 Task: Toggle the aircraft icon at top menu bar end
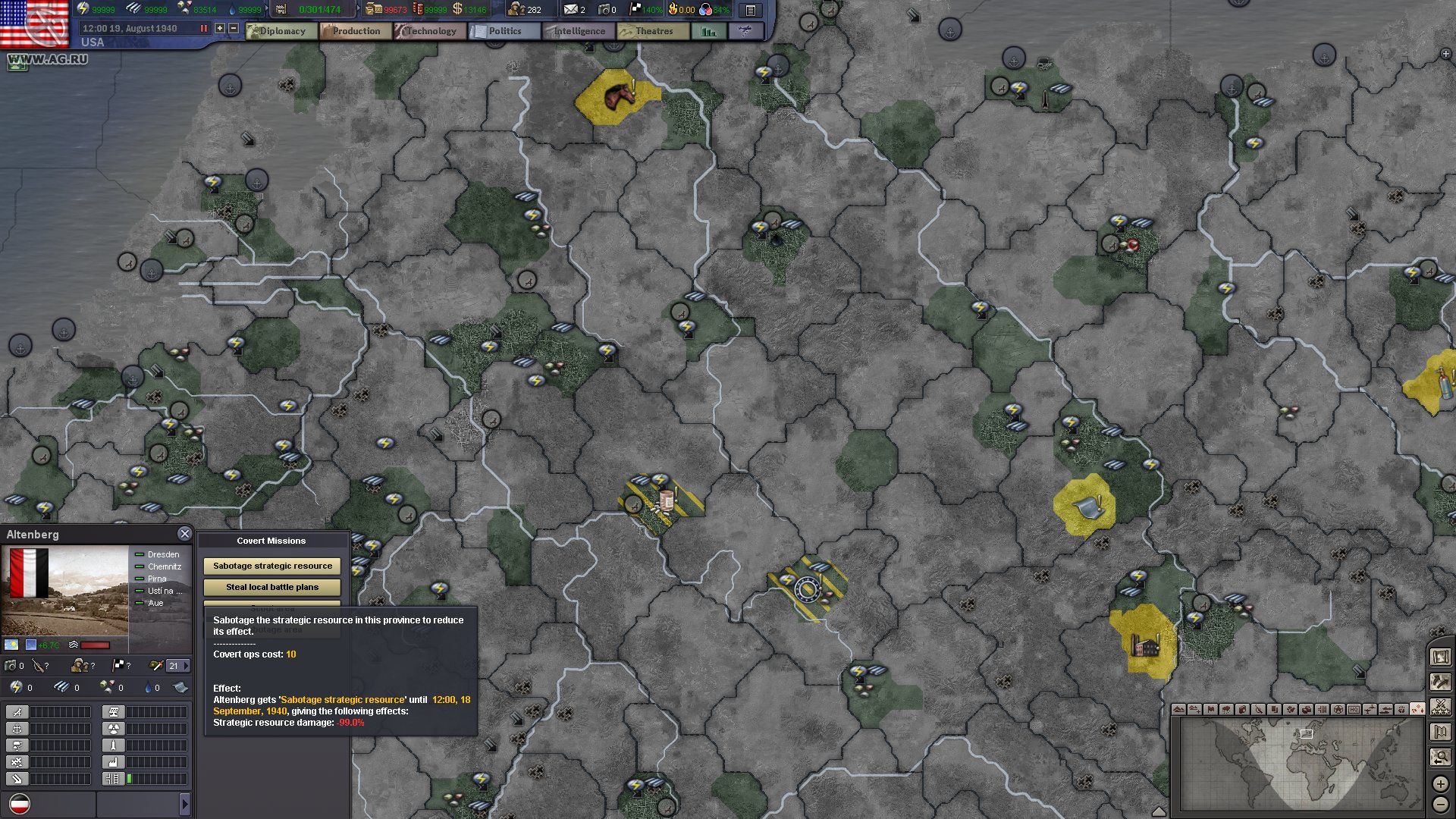[745, 31]
